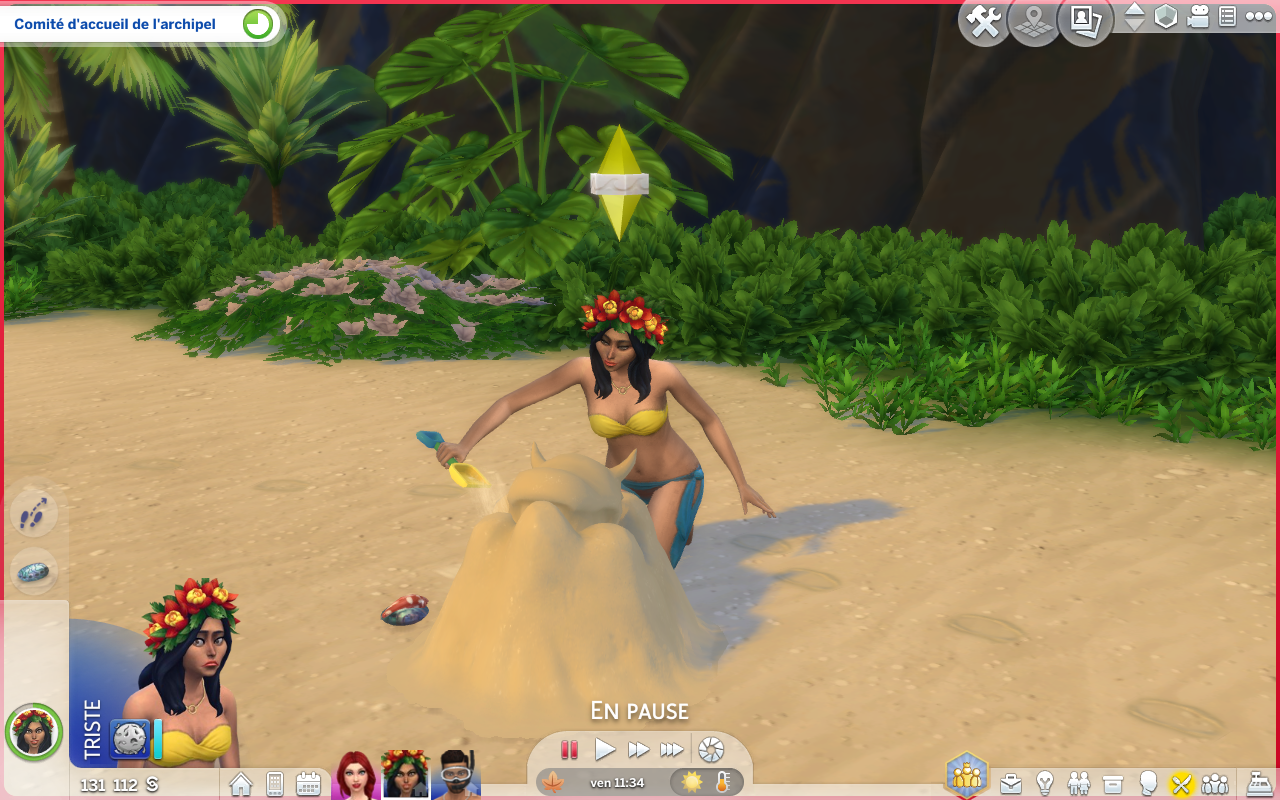
Task: Open the world map view
Action: click(x=1034, y=22)
